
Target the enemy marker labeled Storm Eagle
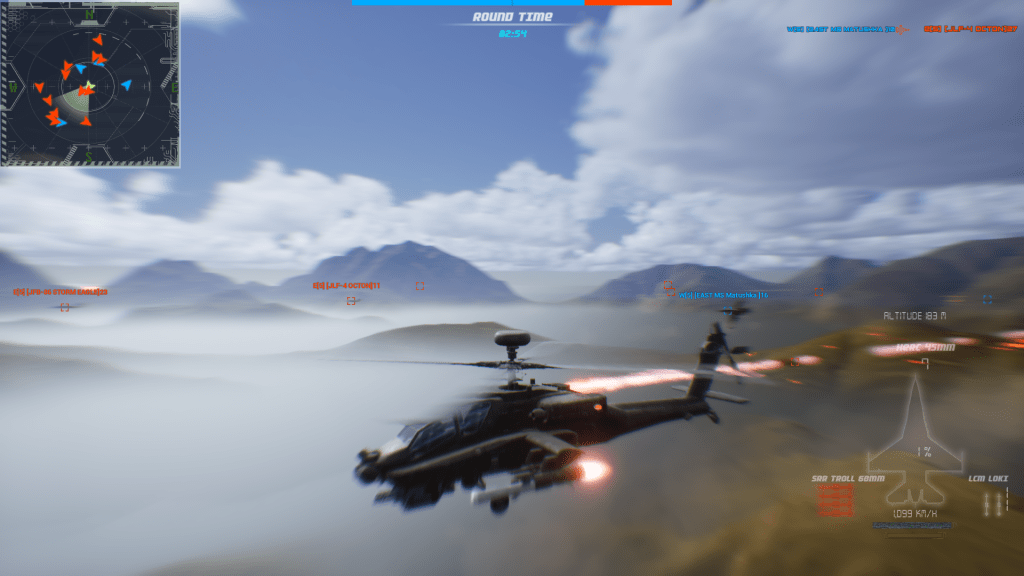coord(64,306)
